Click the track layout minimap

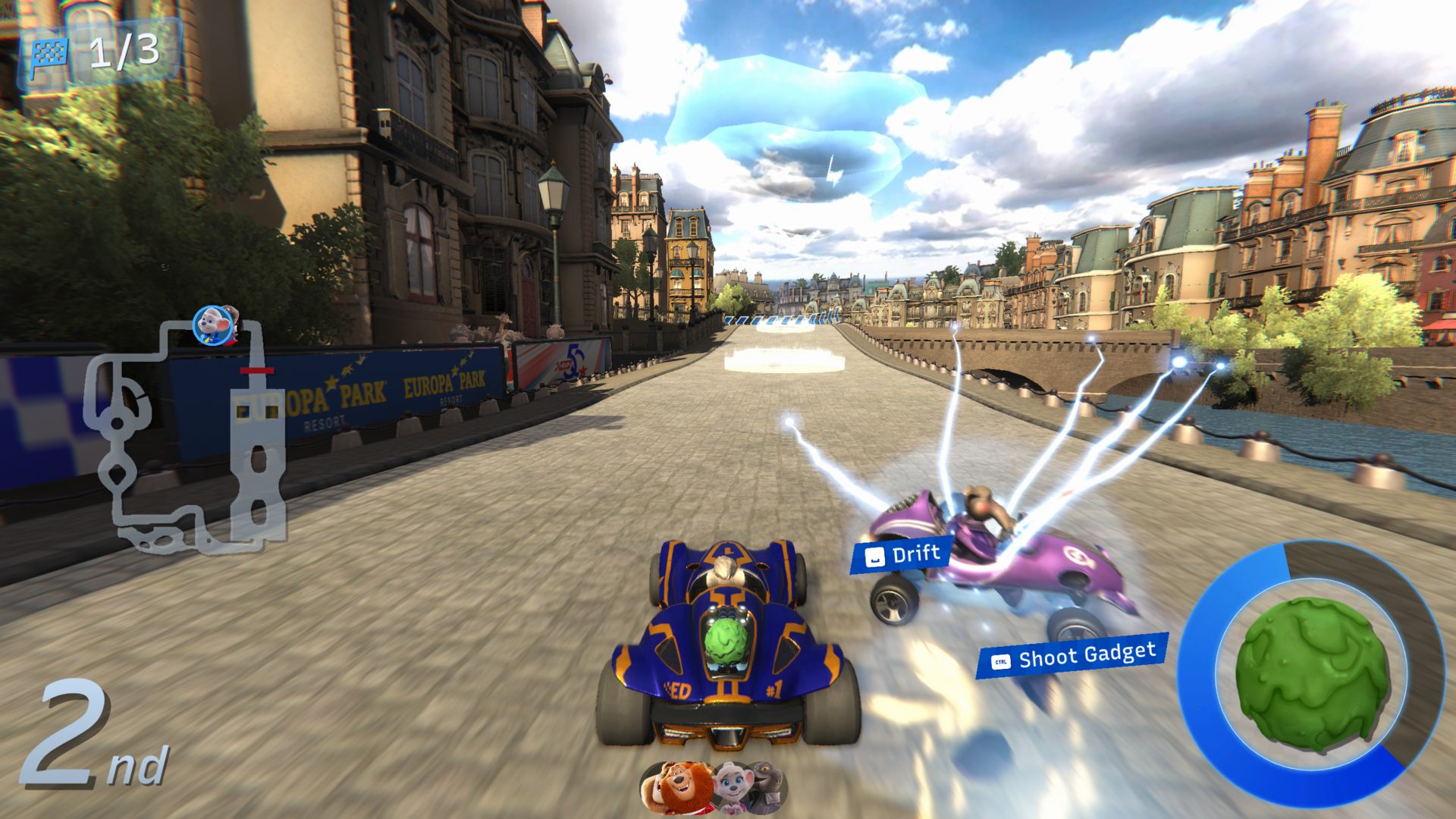coord(186,436)
